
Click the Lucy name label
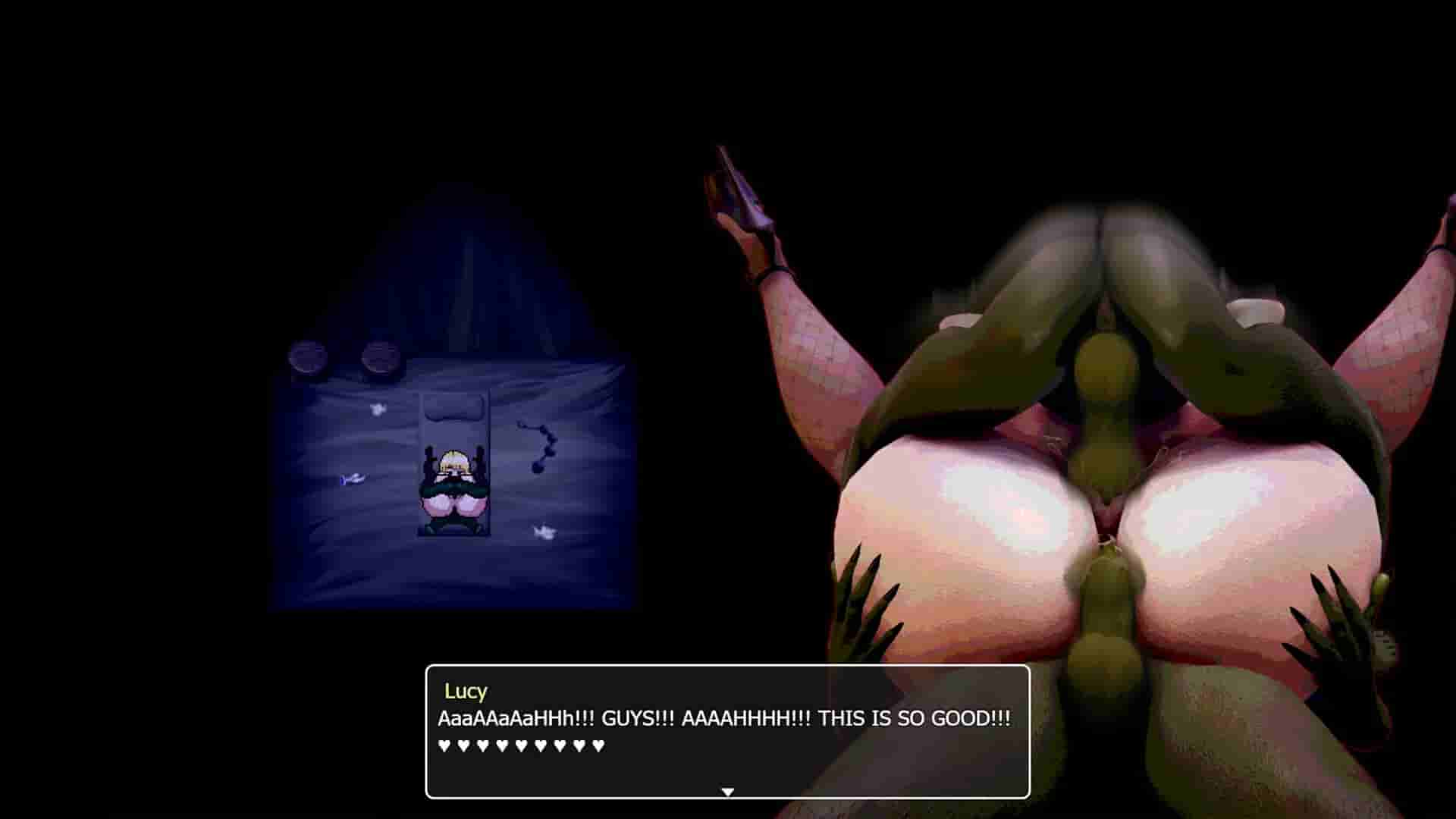(x=466, y=692)
